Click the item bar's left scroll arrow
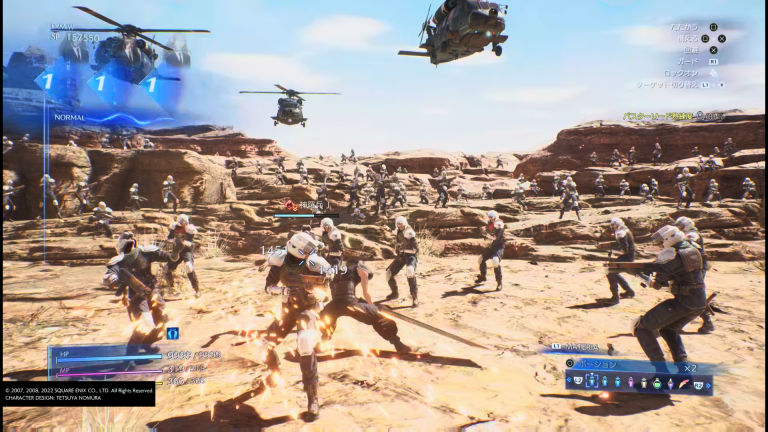The height and width of the screenshot is (432, 768). click(x=569, y=380)
